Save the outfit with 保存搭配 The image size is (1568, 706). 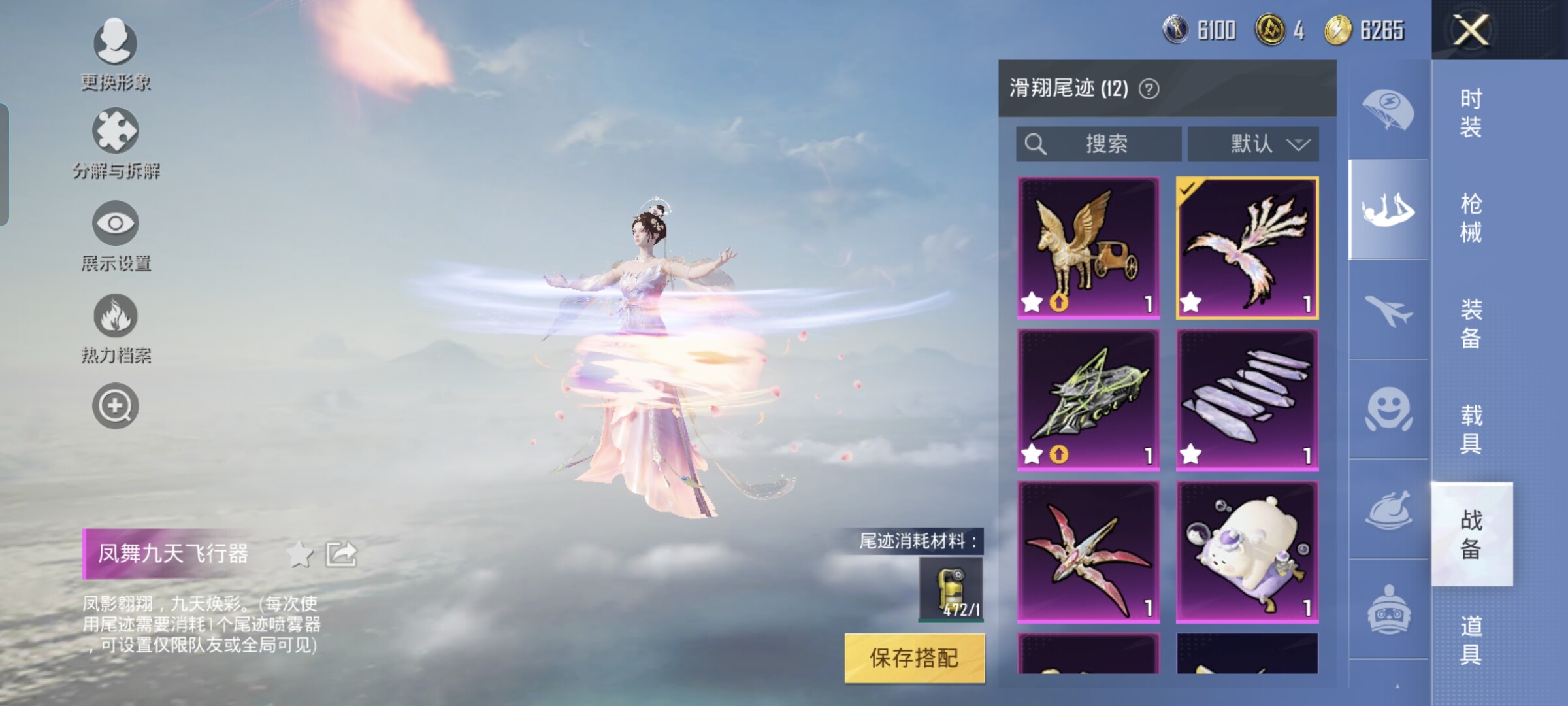click(x=914, y=658)
